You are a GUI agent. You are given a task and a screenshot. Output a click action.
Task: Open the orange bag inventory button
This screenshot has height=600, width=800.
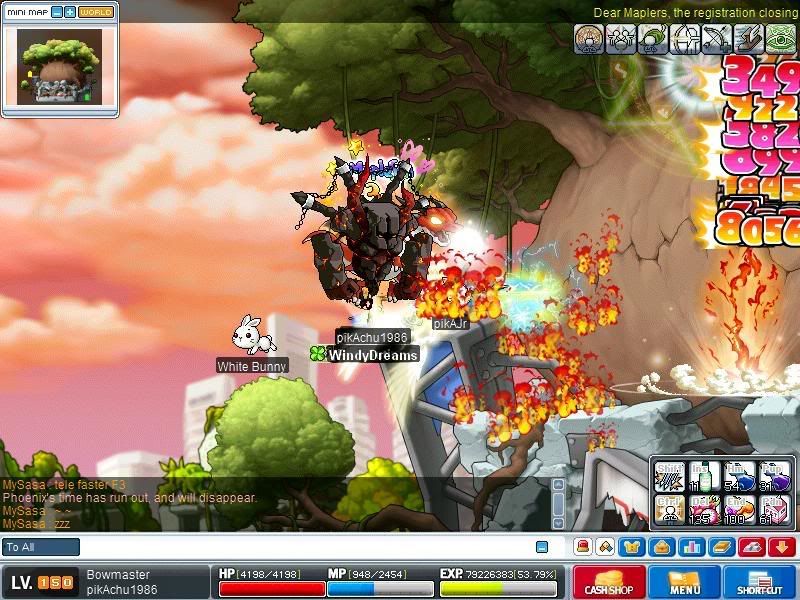[660, 547]
